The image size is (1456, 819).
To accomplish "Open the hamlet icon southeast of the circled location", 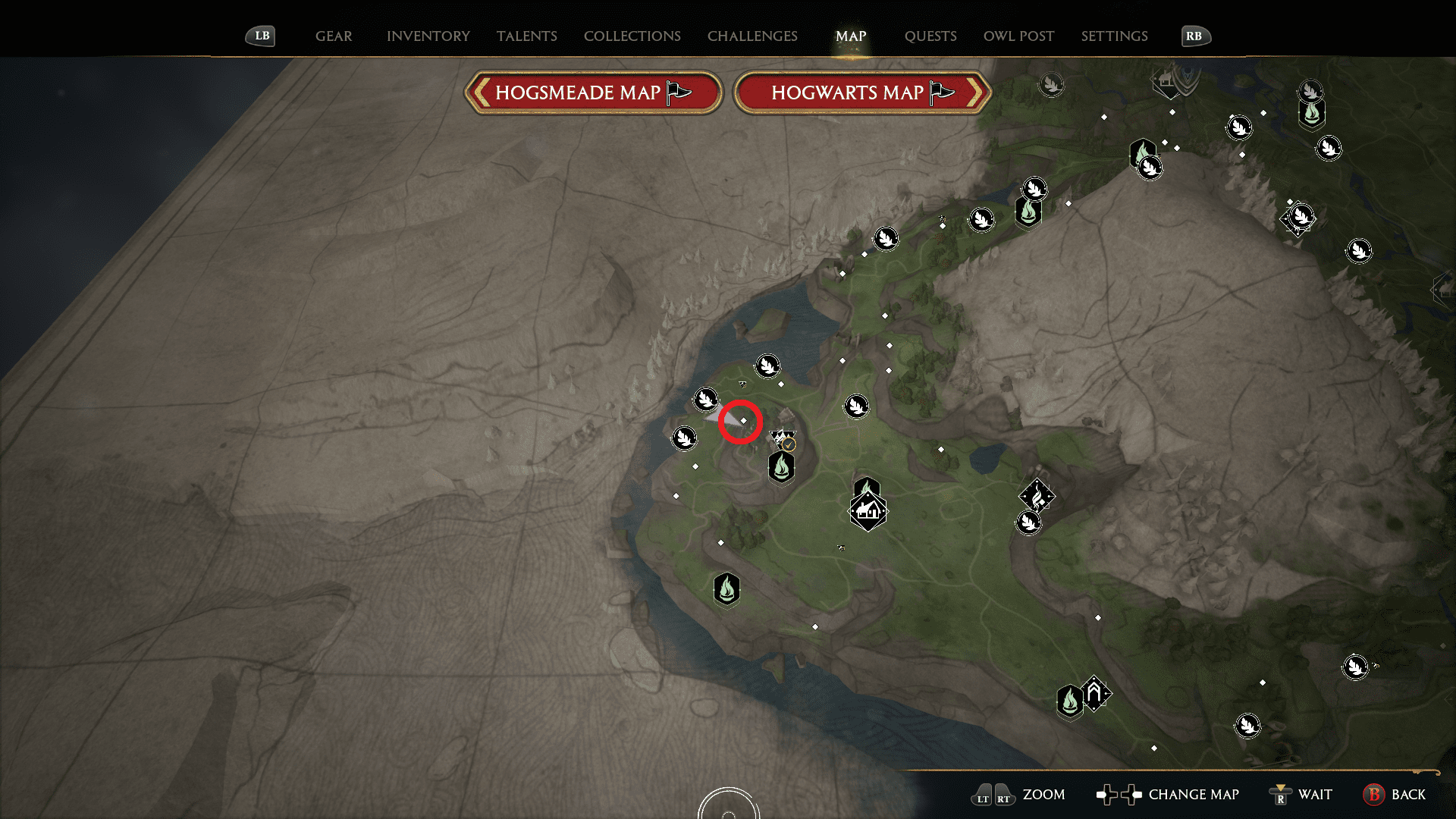I will [867, 510].
